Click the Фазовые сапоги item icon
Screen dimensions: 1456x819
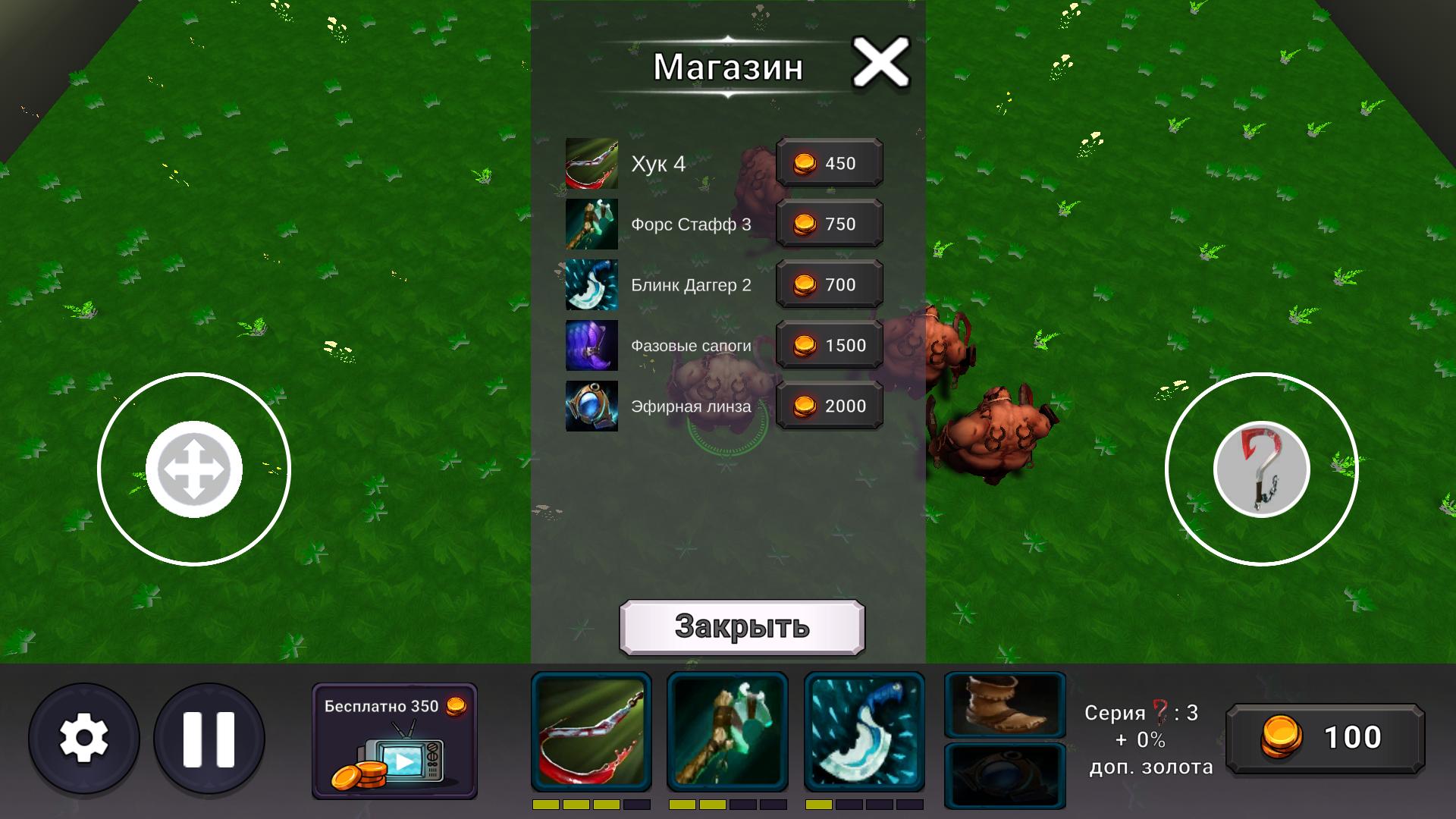tap(592, 345)
